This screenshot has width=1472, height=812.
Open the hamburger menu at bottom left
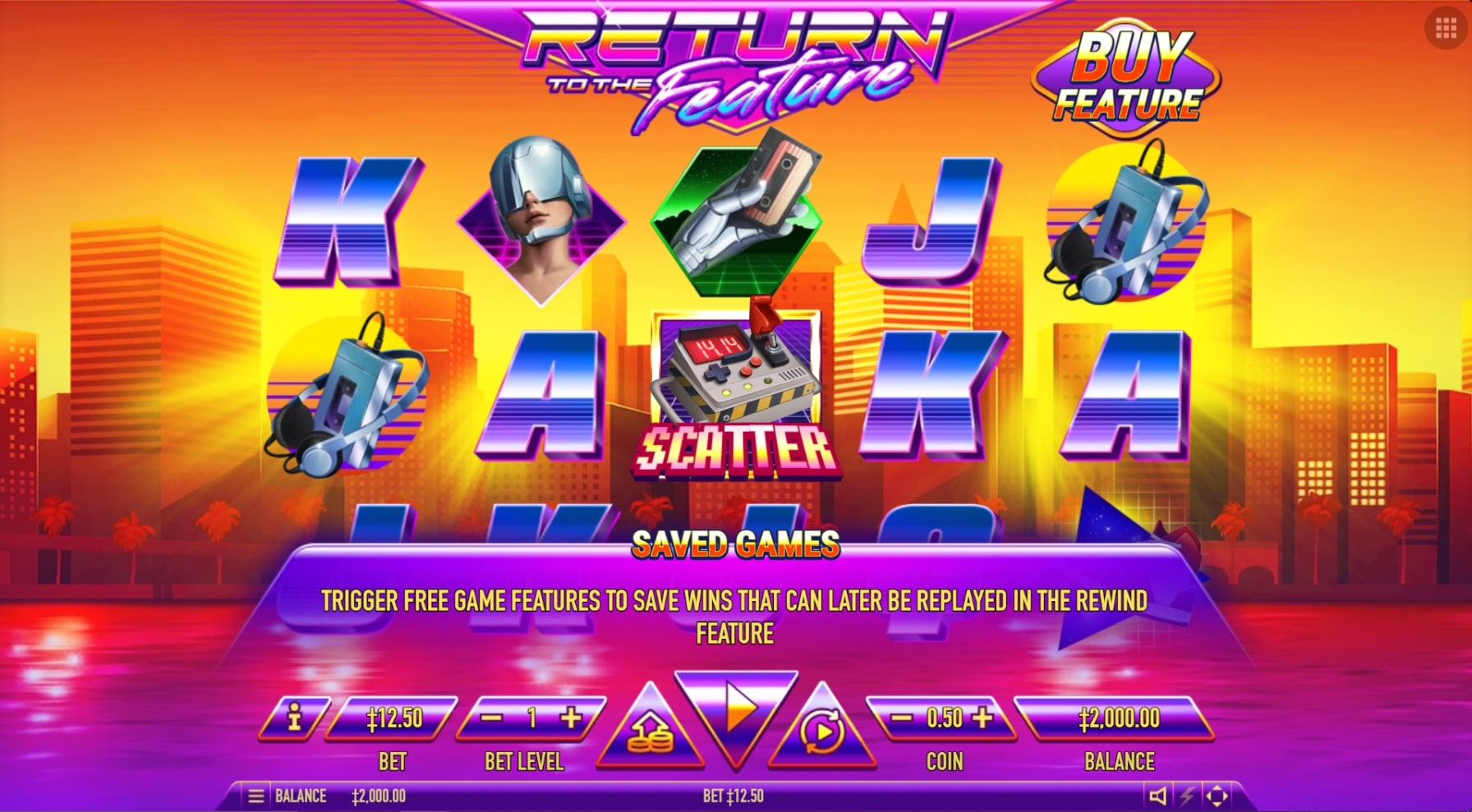pos(255,795)
